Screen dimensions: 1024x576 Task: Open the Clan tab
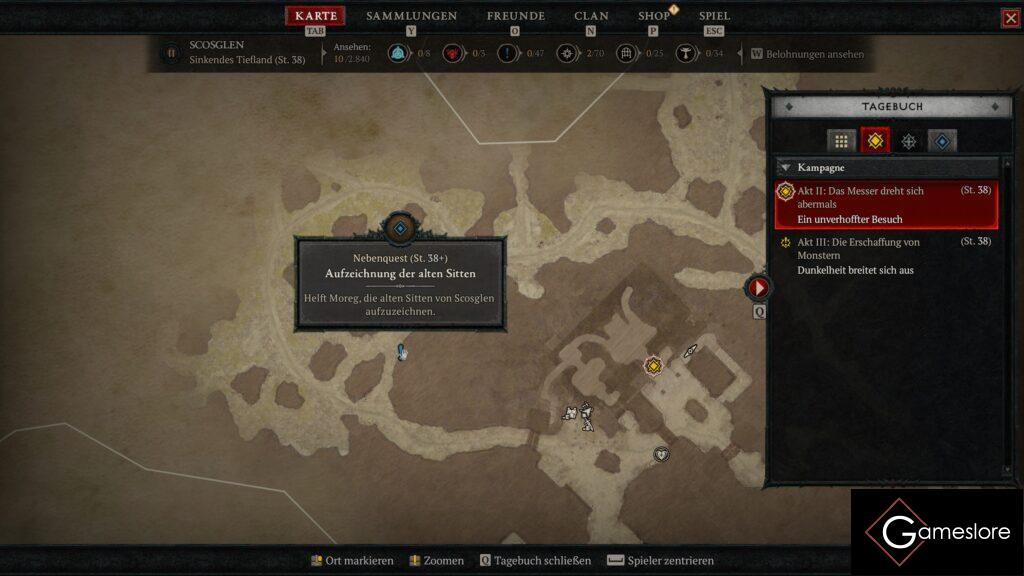coord(591,16)
